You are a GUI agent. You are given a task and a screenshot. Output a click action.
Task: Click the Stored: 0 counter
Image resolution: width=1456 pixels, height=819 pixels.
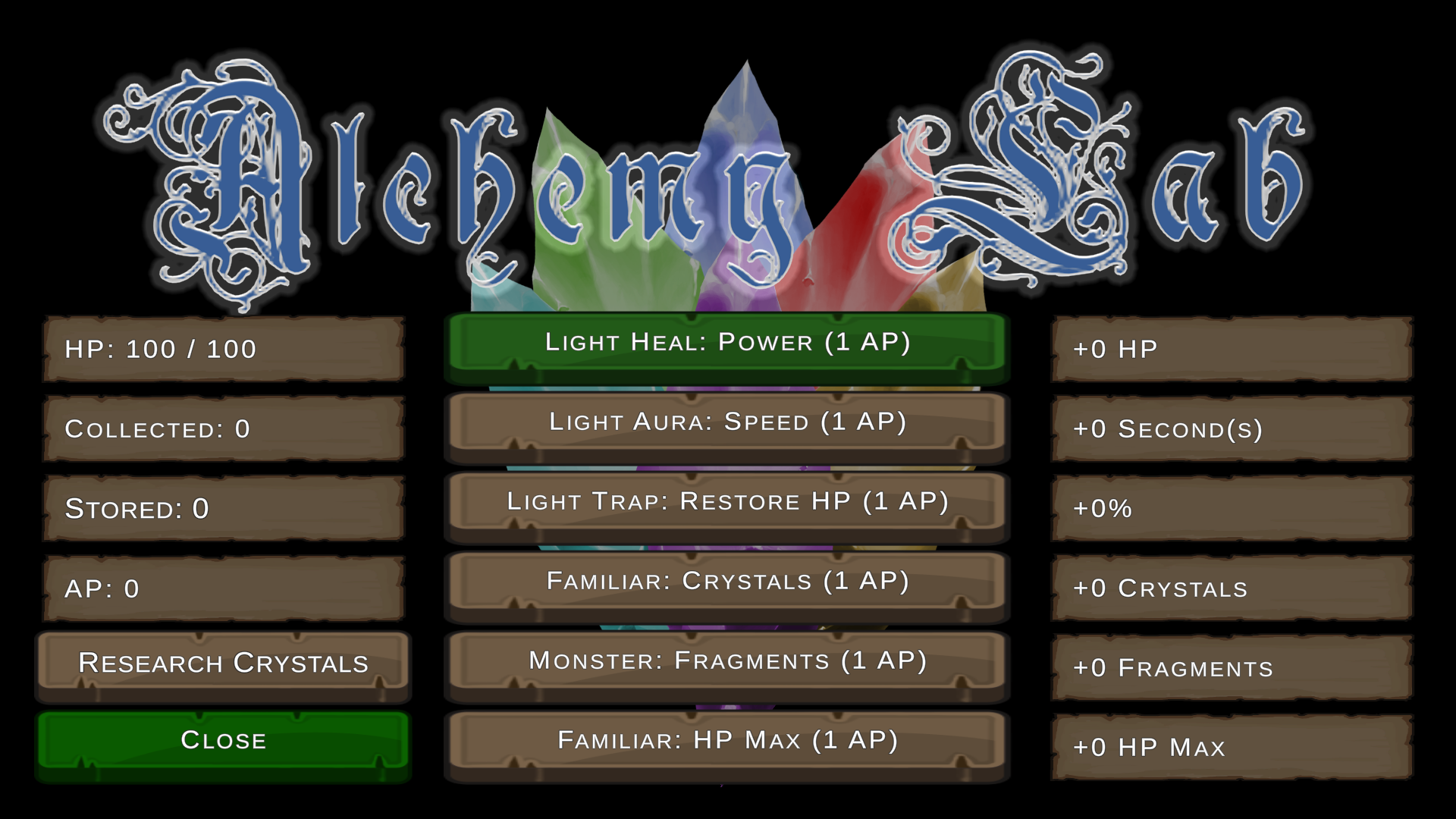coord(224,509)
